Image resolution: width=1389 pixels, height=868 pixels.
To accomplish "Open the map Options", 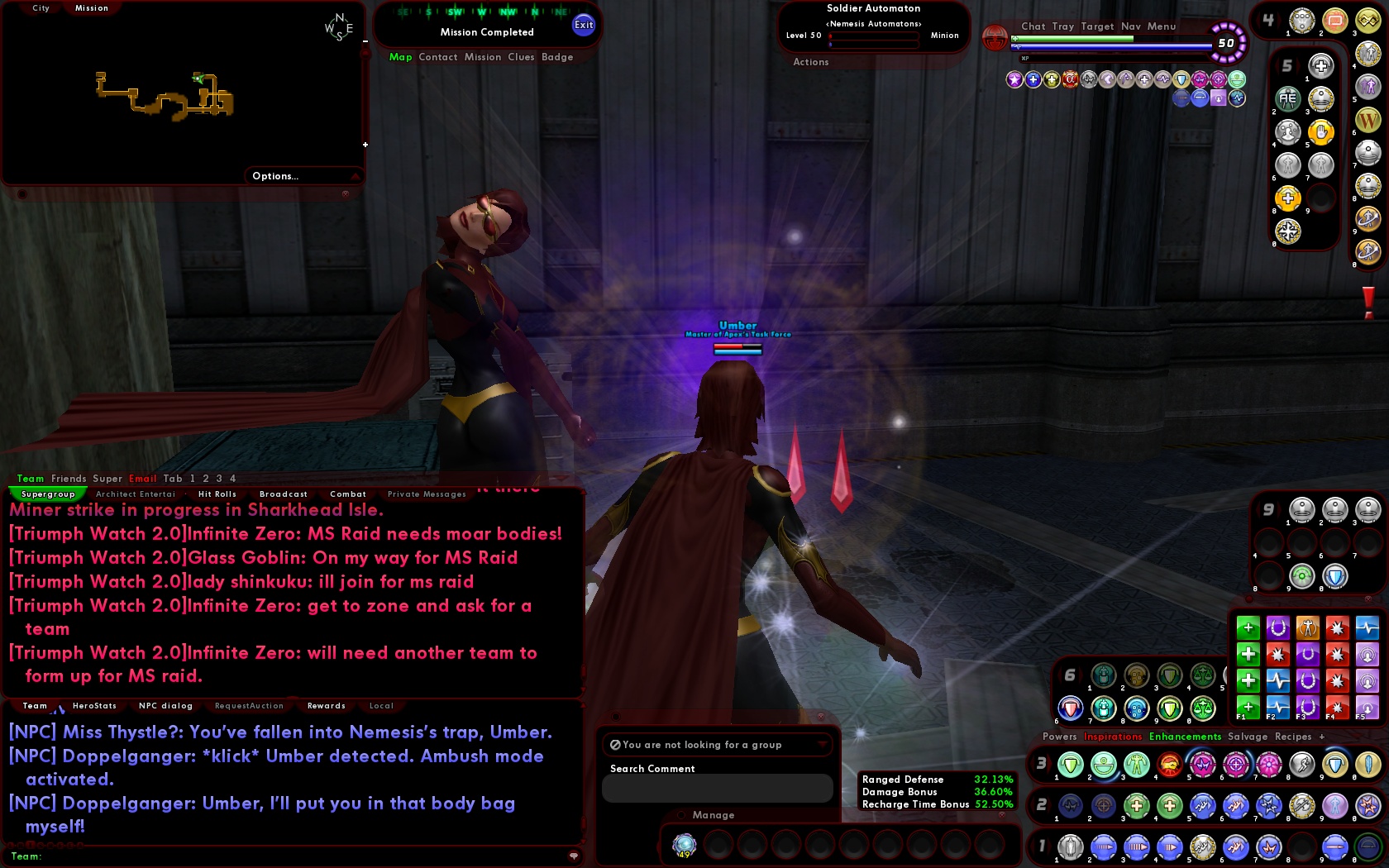I will (x=274, y=176).
